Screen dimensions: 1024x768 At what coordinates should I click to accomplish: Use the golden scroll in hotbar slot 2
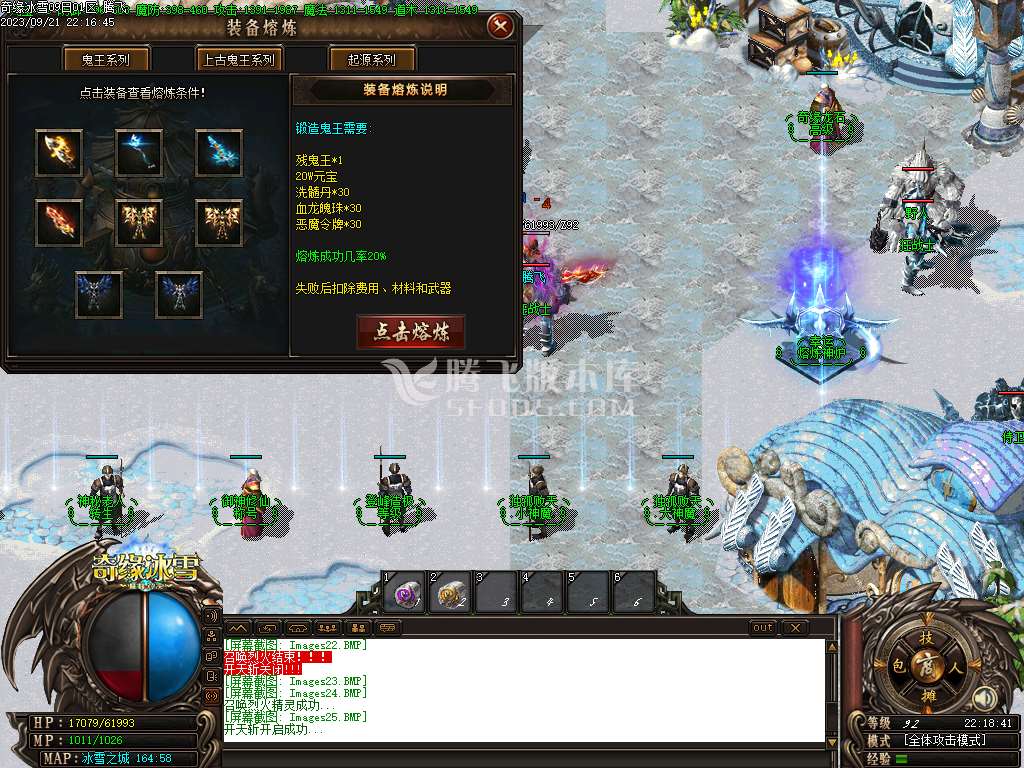coord(453,594)
